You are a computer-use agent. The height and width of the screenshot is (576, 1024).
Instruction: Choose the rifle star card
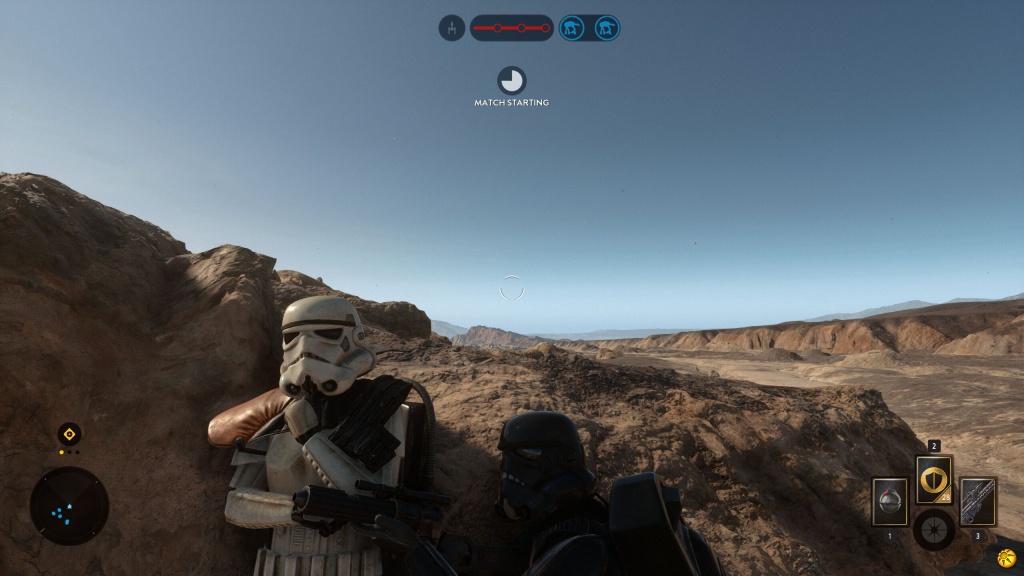click(978, 501)
